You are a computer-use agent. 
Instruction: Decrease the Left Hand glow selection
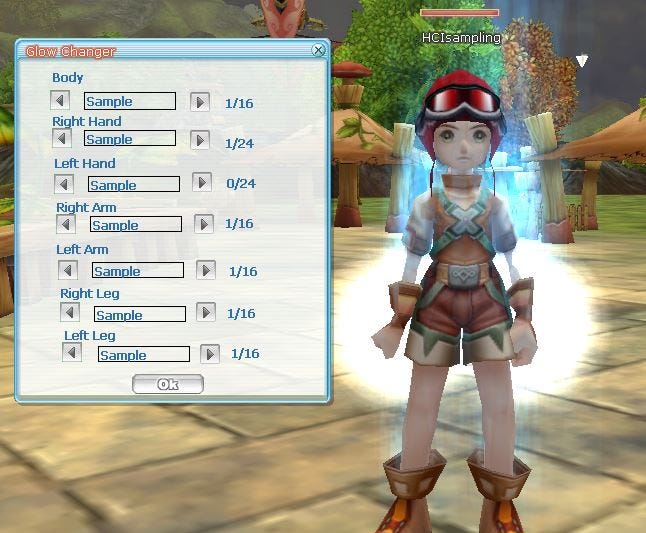pyautogui.click(x=64, y=183)
